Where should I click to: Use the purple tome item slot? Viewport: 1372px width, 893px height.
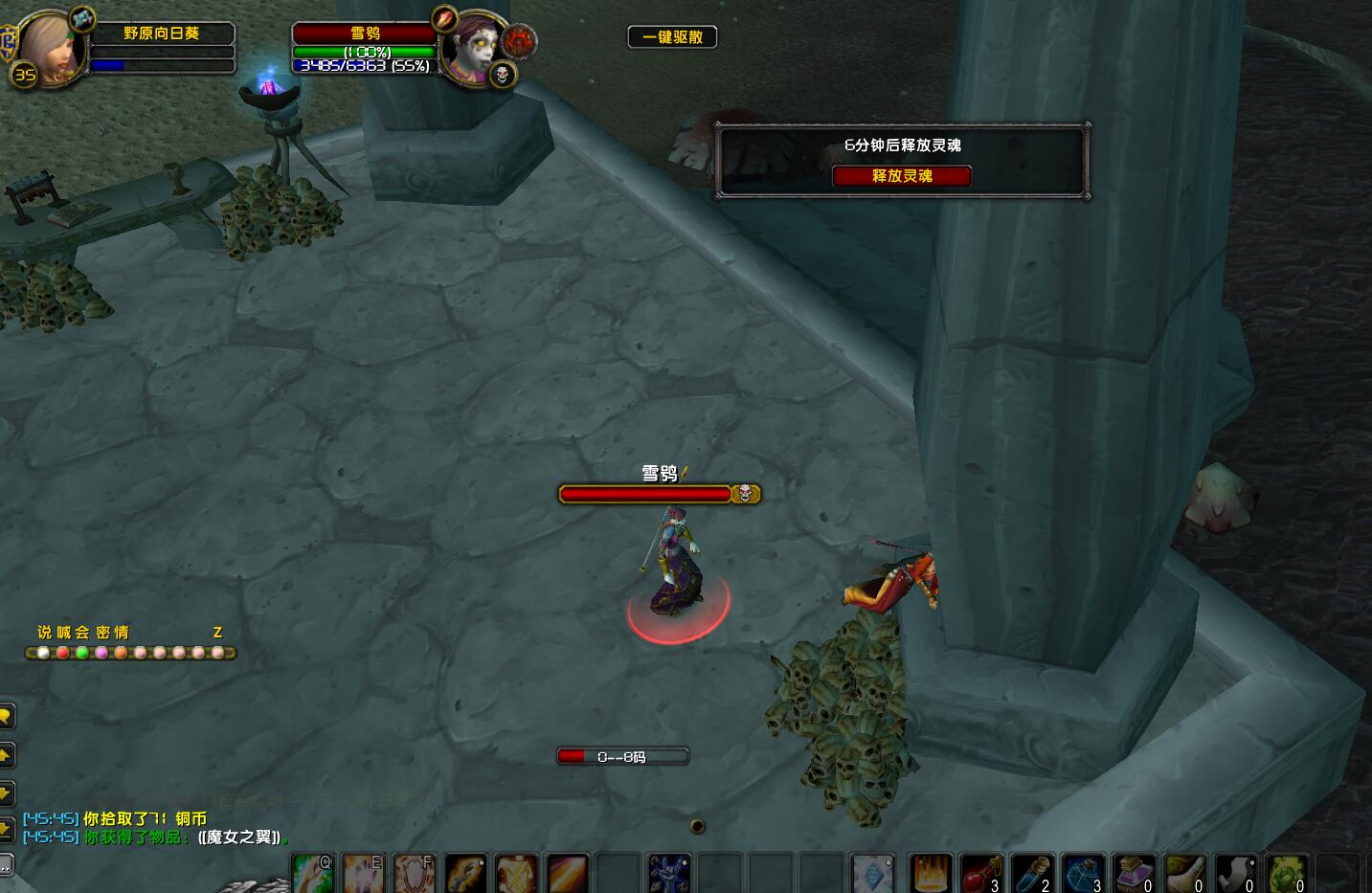[x=1134, y=875]
